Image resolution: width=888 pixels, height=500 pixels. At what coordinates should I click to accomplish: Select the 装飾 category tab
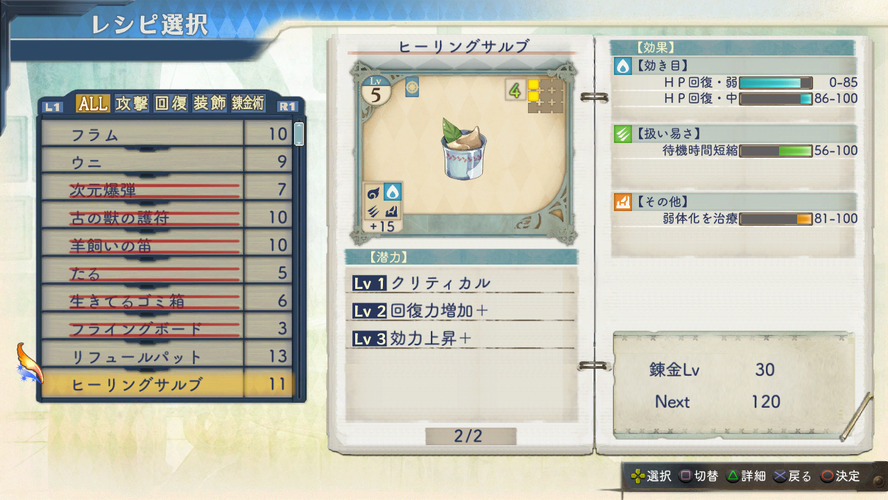(x=209, y=103)
